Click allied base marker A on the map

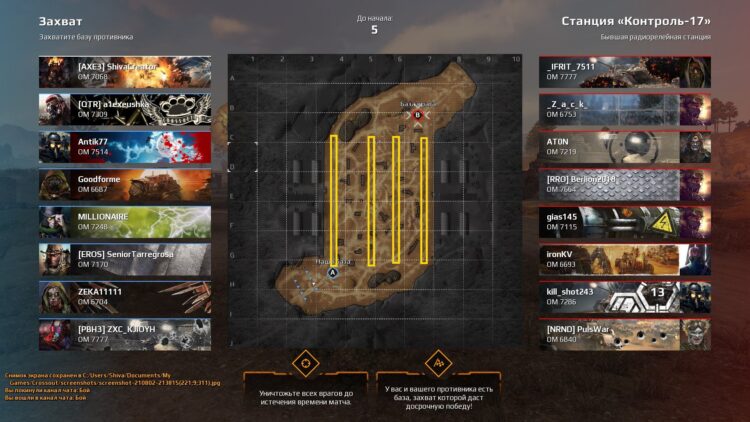(333, 272)
